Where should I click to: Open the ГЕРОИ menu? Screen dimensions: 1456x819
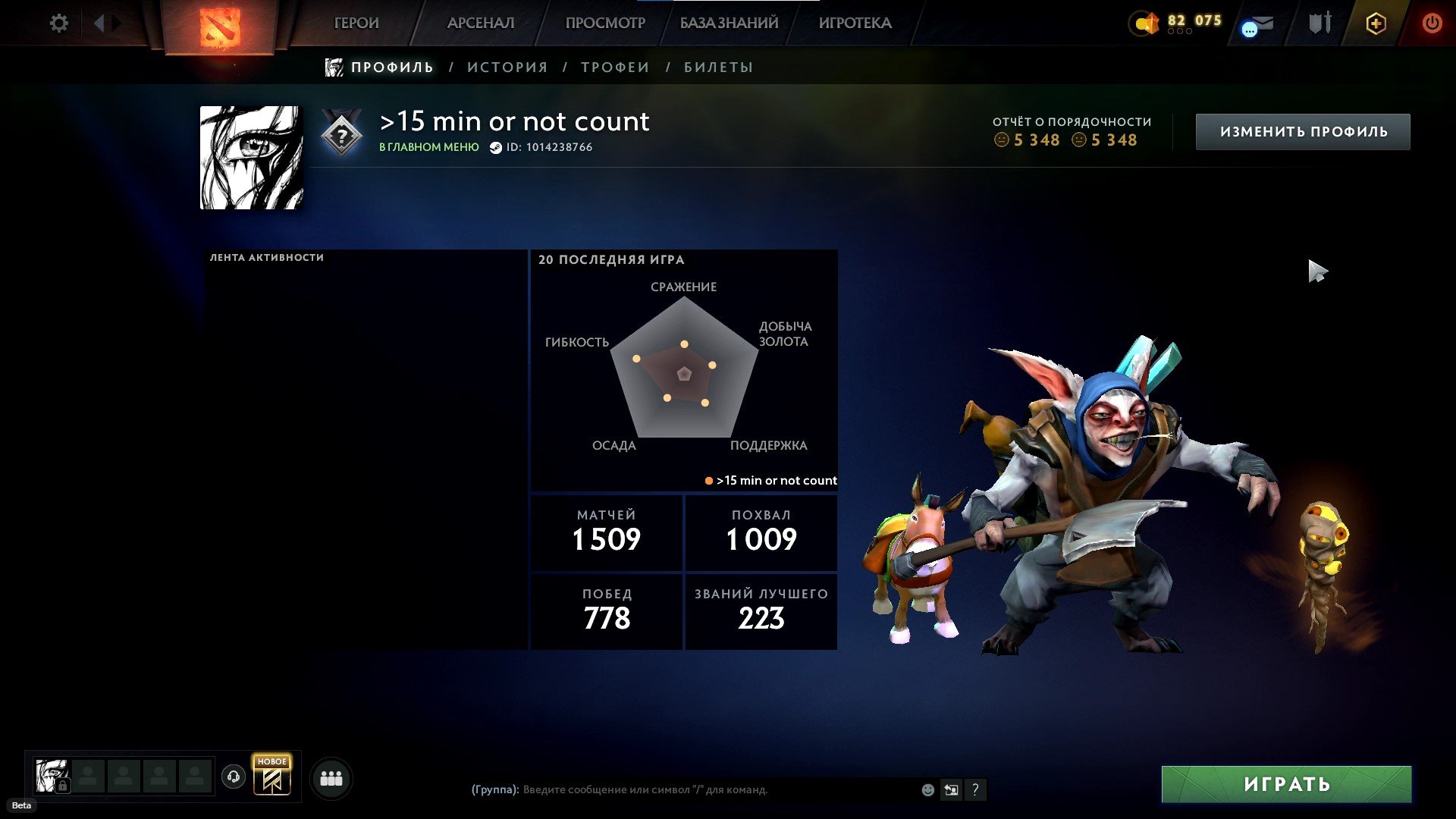tap(356, 24)
